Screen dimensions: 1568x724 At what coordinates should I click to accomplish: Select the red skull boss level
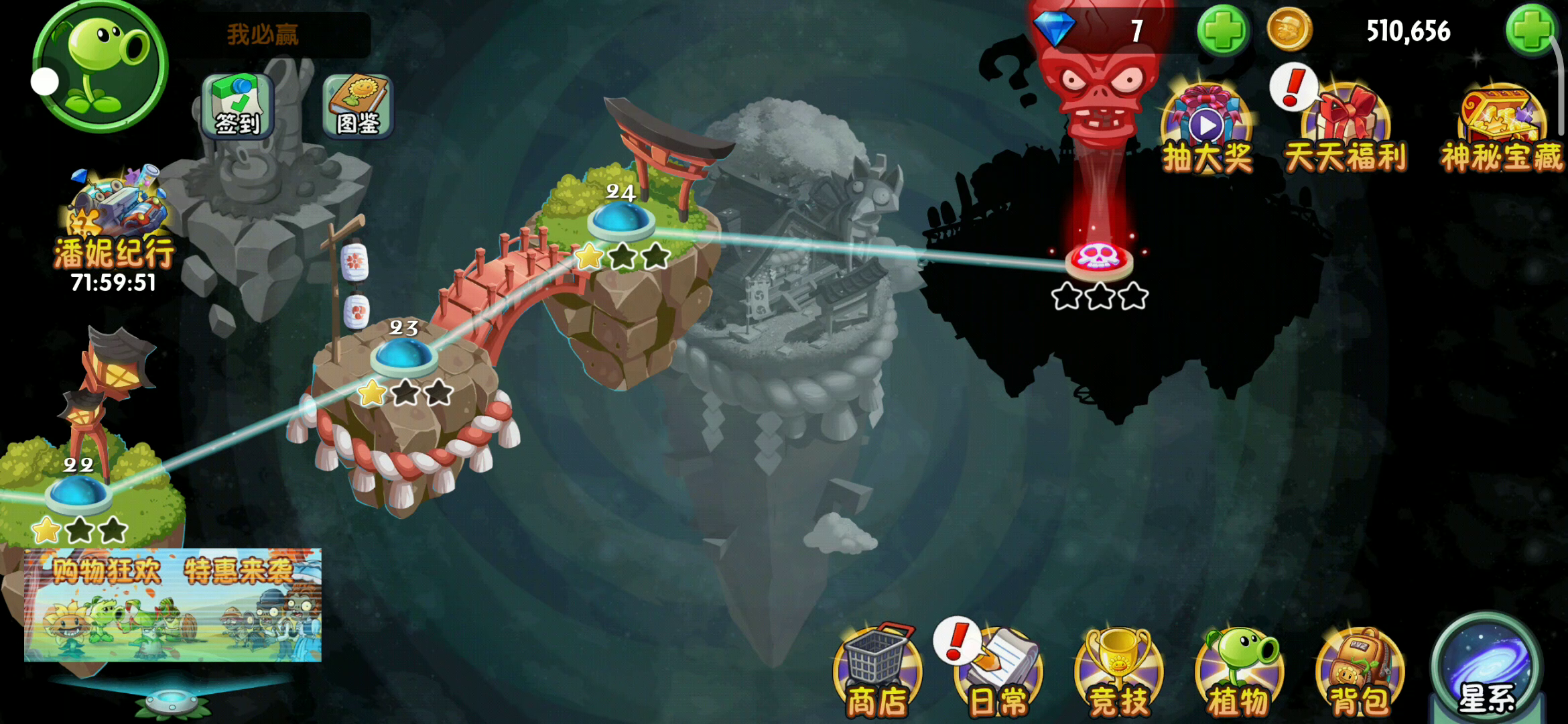coord(1099,259)
